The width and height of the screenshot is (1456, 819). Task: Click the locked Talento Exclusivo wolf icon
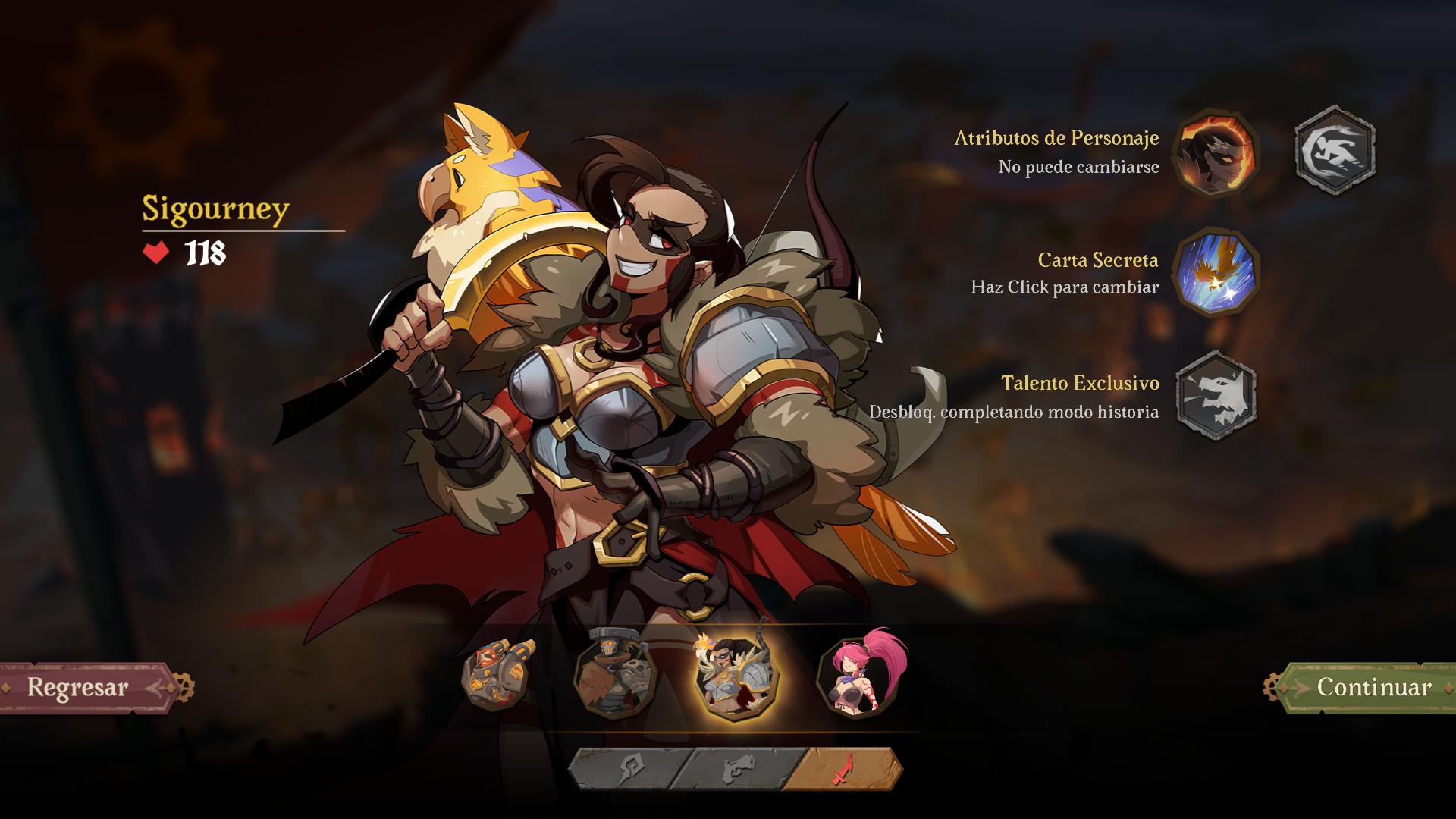click(1216, 395)
